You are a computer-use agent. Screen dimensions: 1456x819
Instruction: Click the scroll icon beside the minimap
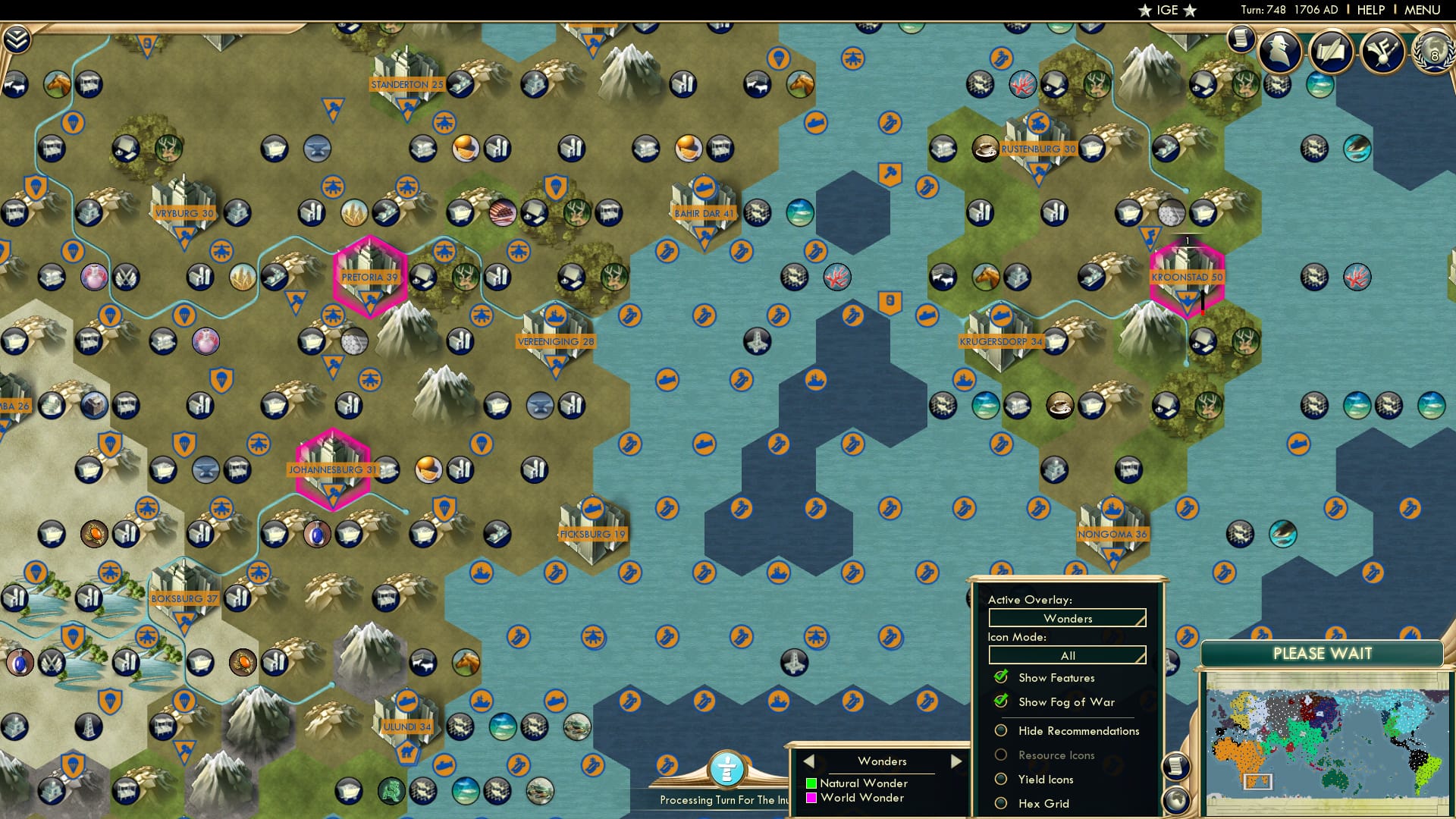click(1175, 765)
